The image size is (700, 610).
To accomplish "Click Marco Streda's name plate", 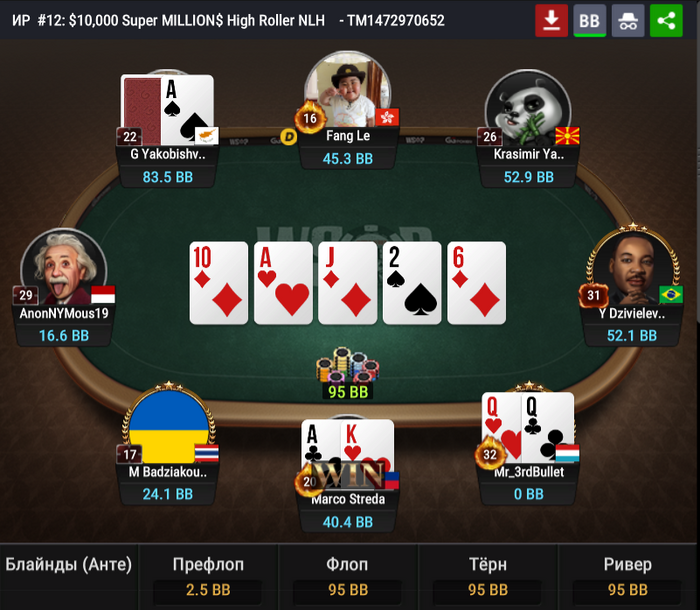I will pos(347,499).
